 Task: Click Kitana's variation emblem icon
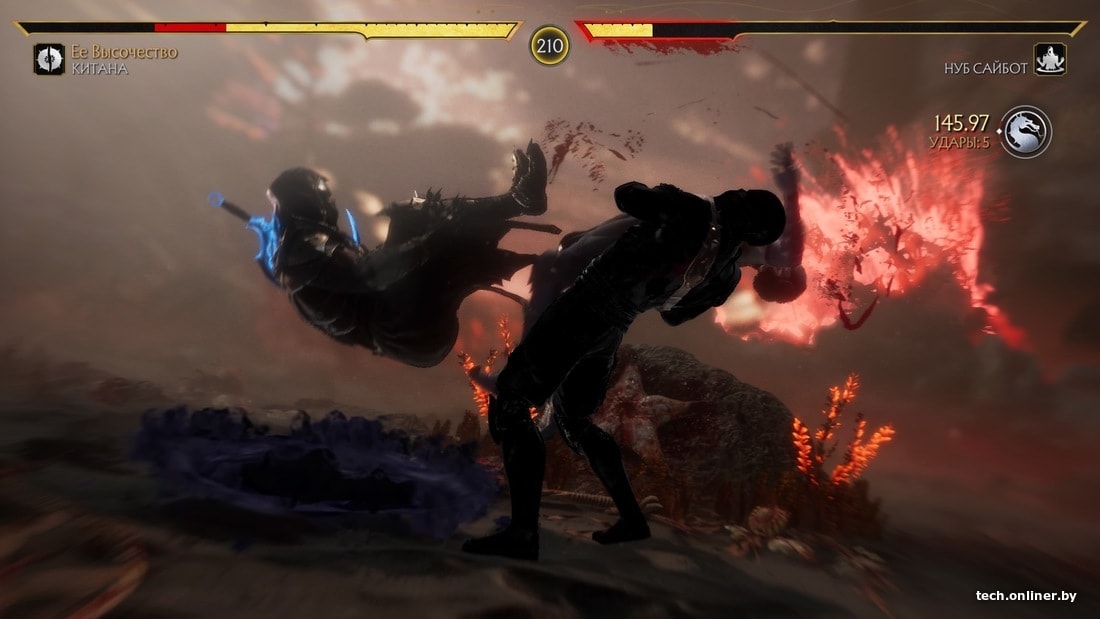click(x=49, y=59)
